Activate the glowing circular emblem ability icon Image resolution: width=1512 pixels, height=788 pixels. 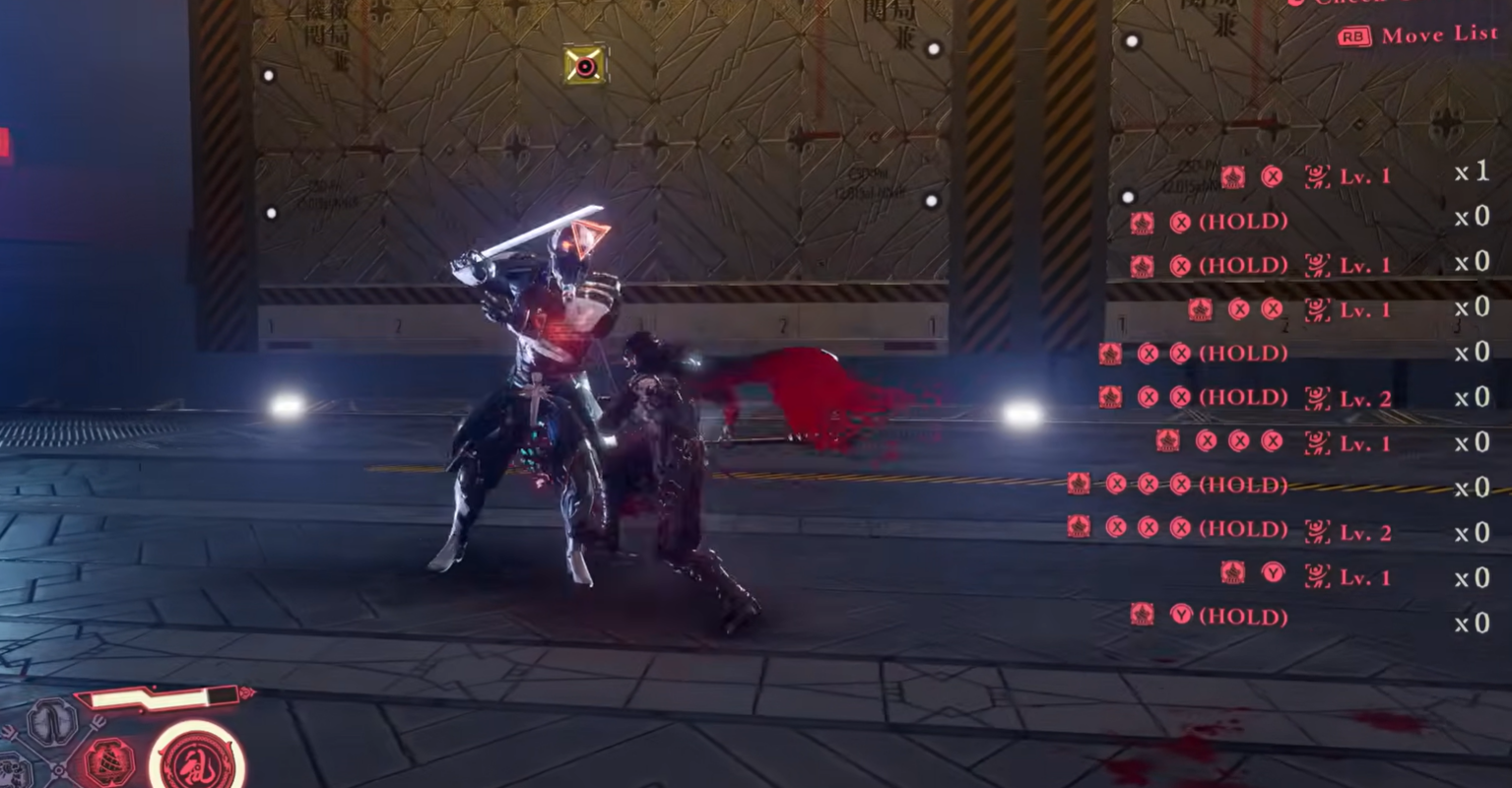click(196, 760)
